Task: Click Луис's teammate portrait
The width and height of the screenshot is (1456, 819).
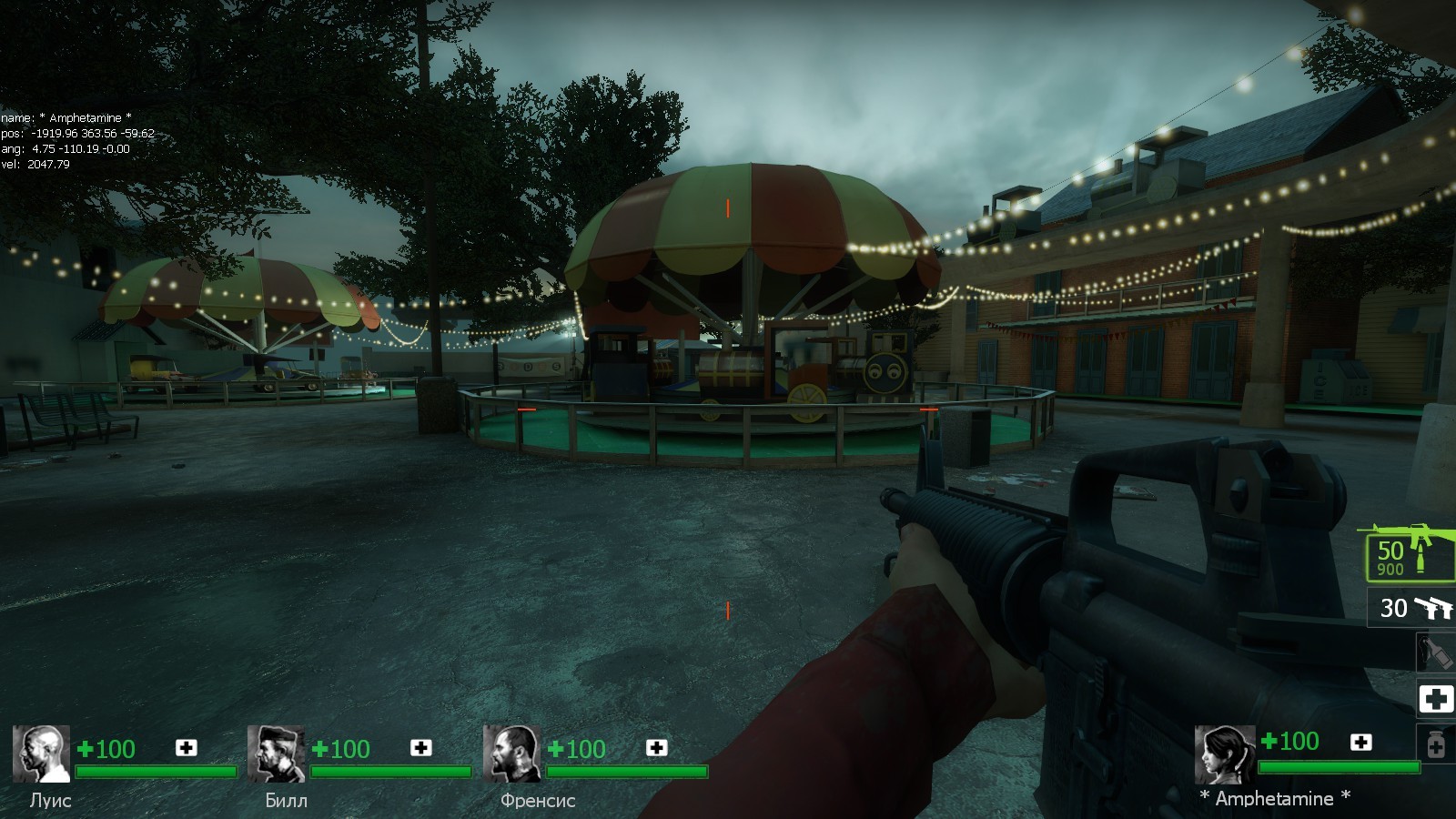Action: (41, 753)
